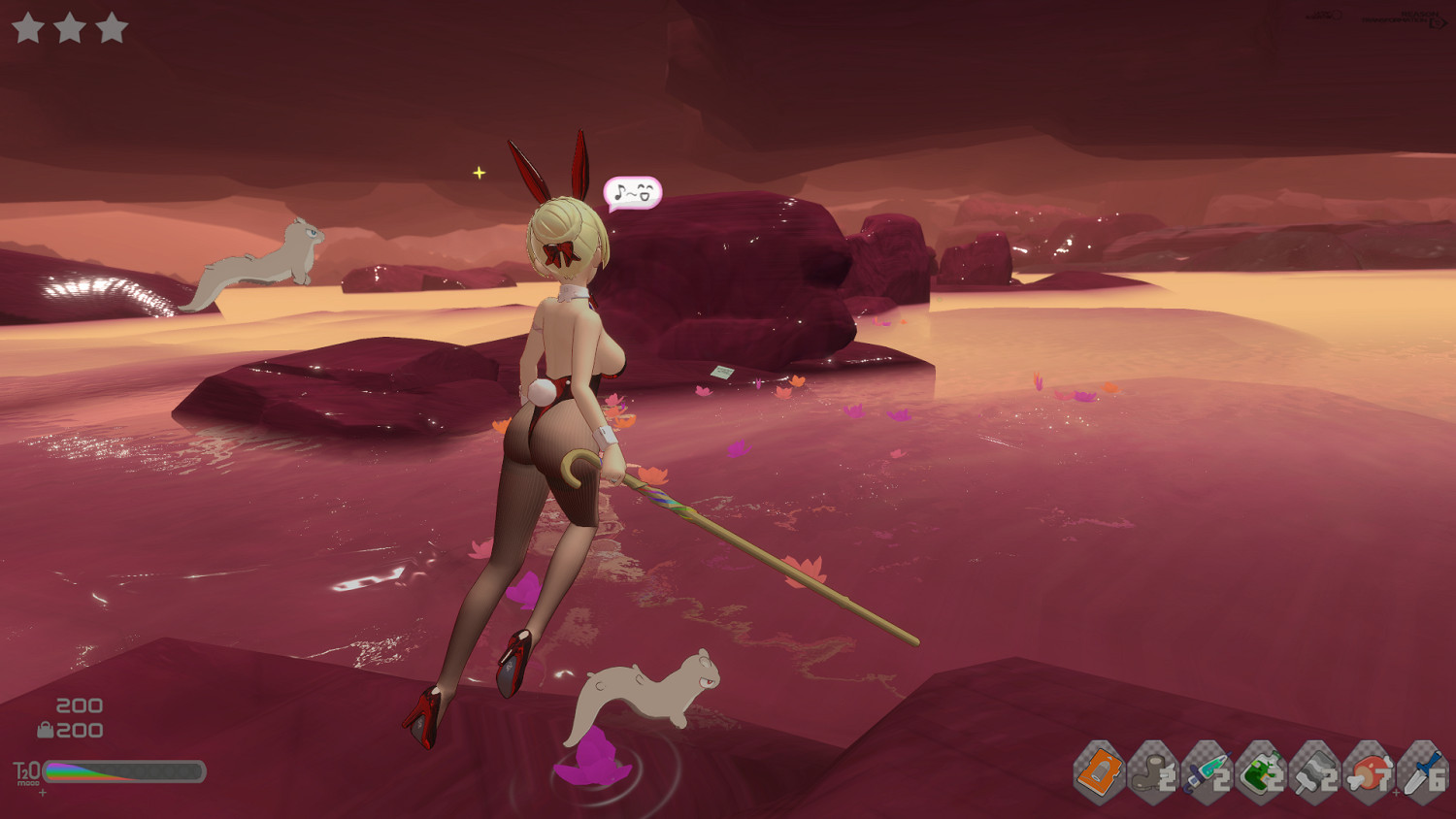1456x819 pixels.
Task: Click the faded label left of REASON TRANSFORMATION
Action: (1323, 15)
